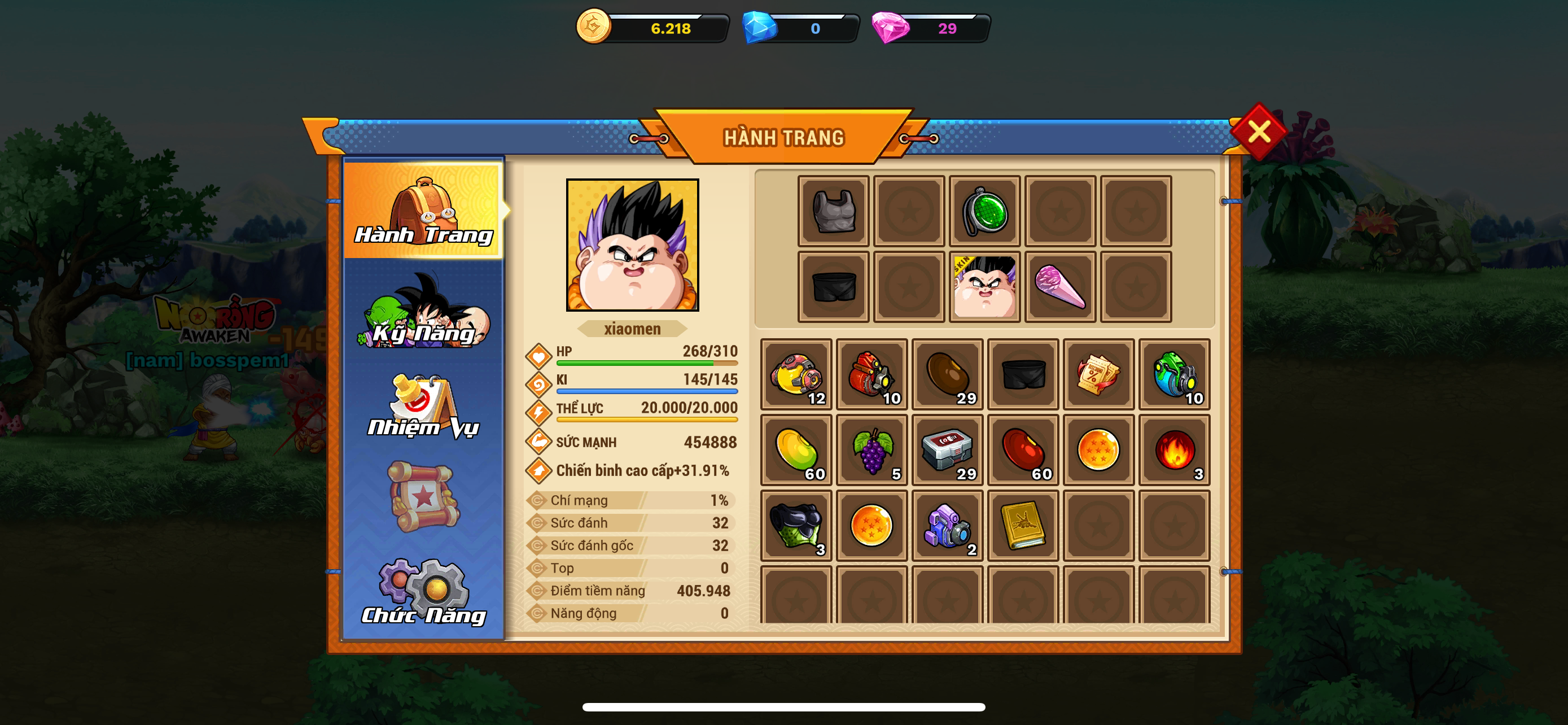1568x725 pixels.
Task: Select the equipped gray armor vest
Action: coord(833,211)
